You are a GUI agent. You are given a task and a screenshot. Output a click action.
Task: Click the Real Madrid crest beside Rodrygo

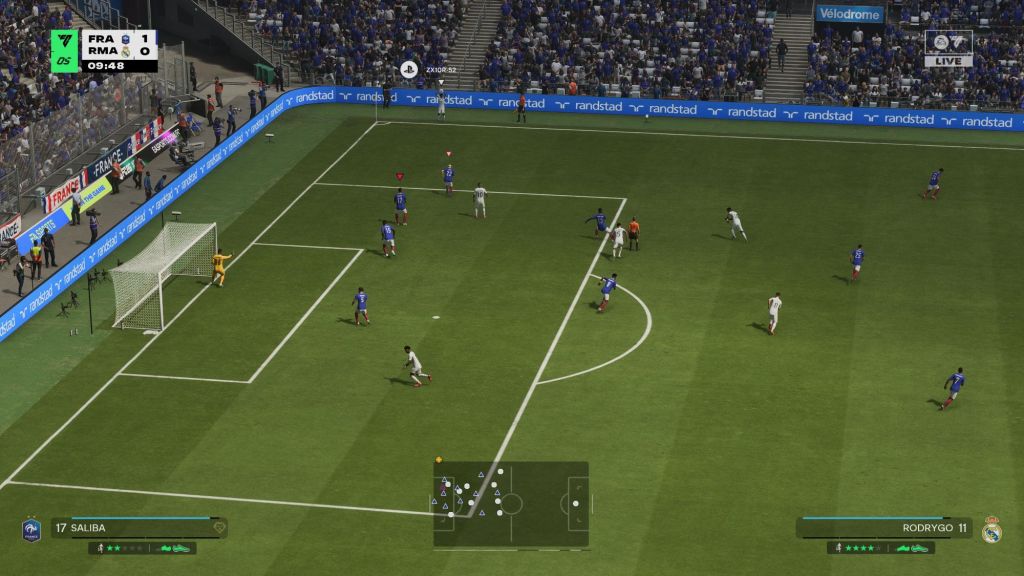(x=991, y=529)
